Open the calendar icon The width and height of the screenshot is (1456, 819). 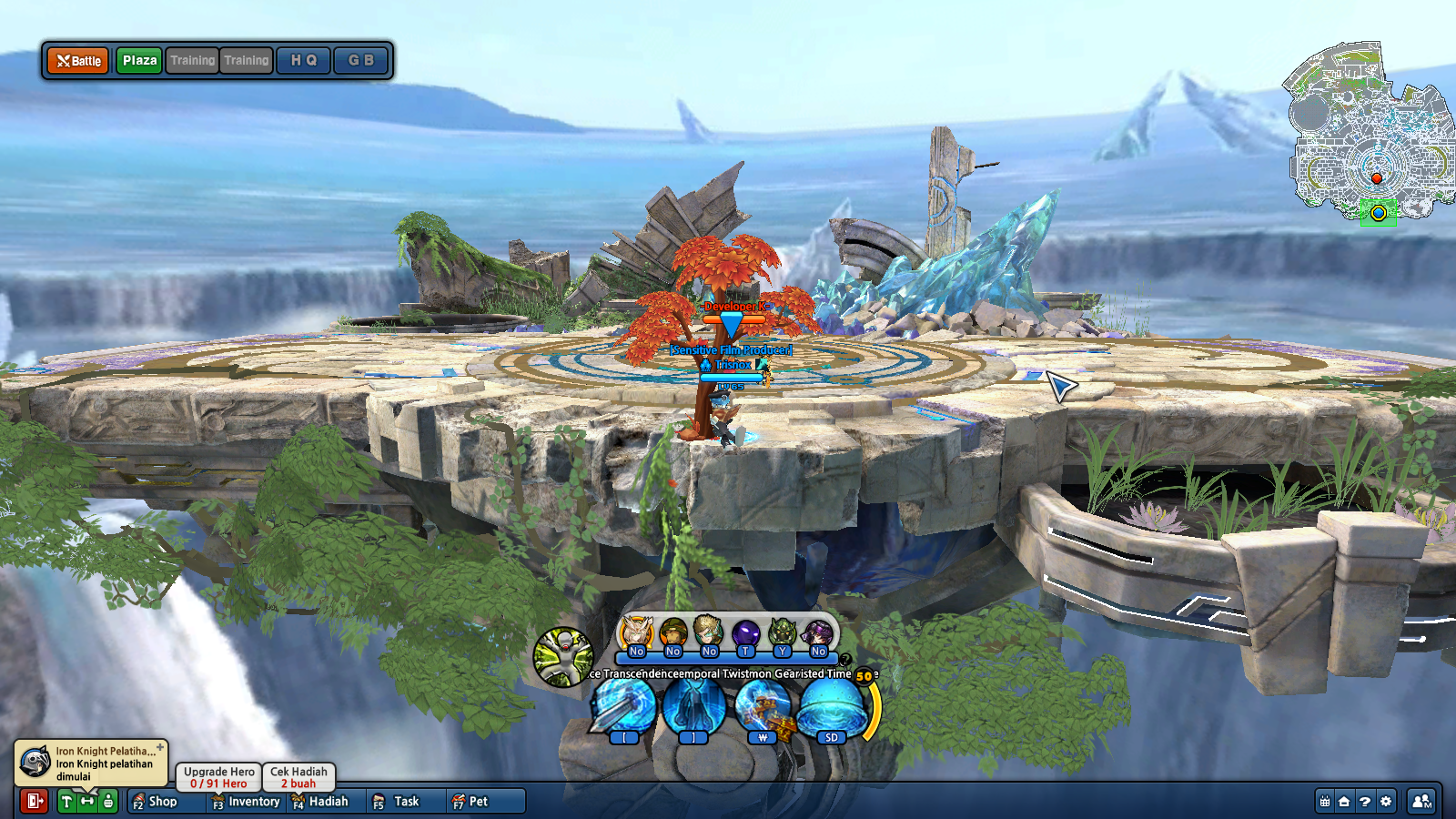1325,802
